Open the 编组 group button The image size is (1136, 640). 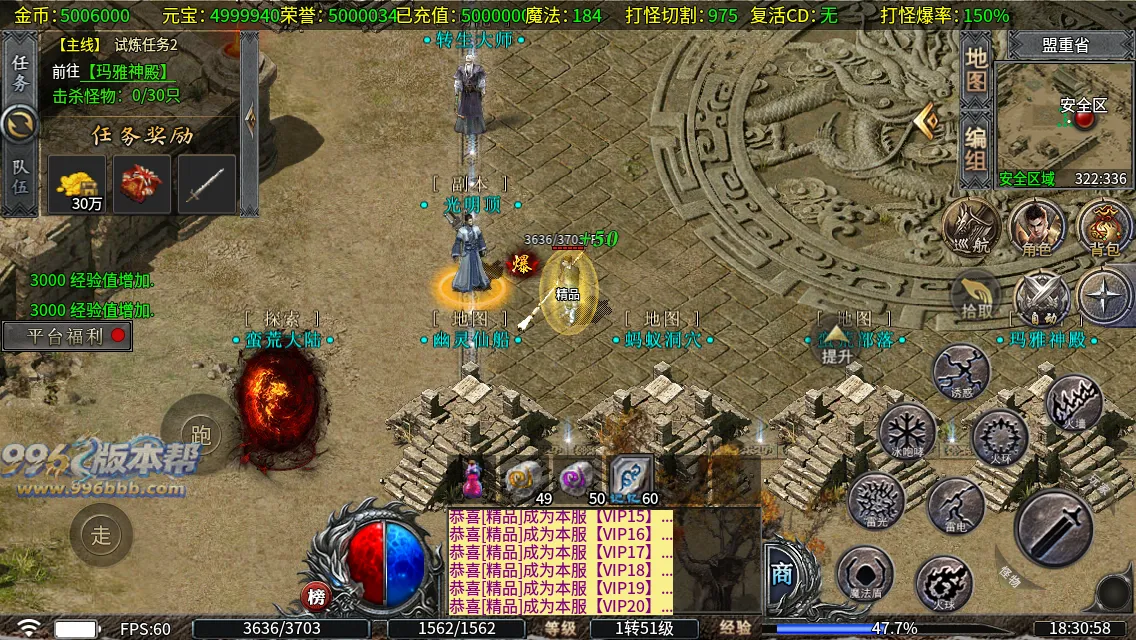(976, 148)
